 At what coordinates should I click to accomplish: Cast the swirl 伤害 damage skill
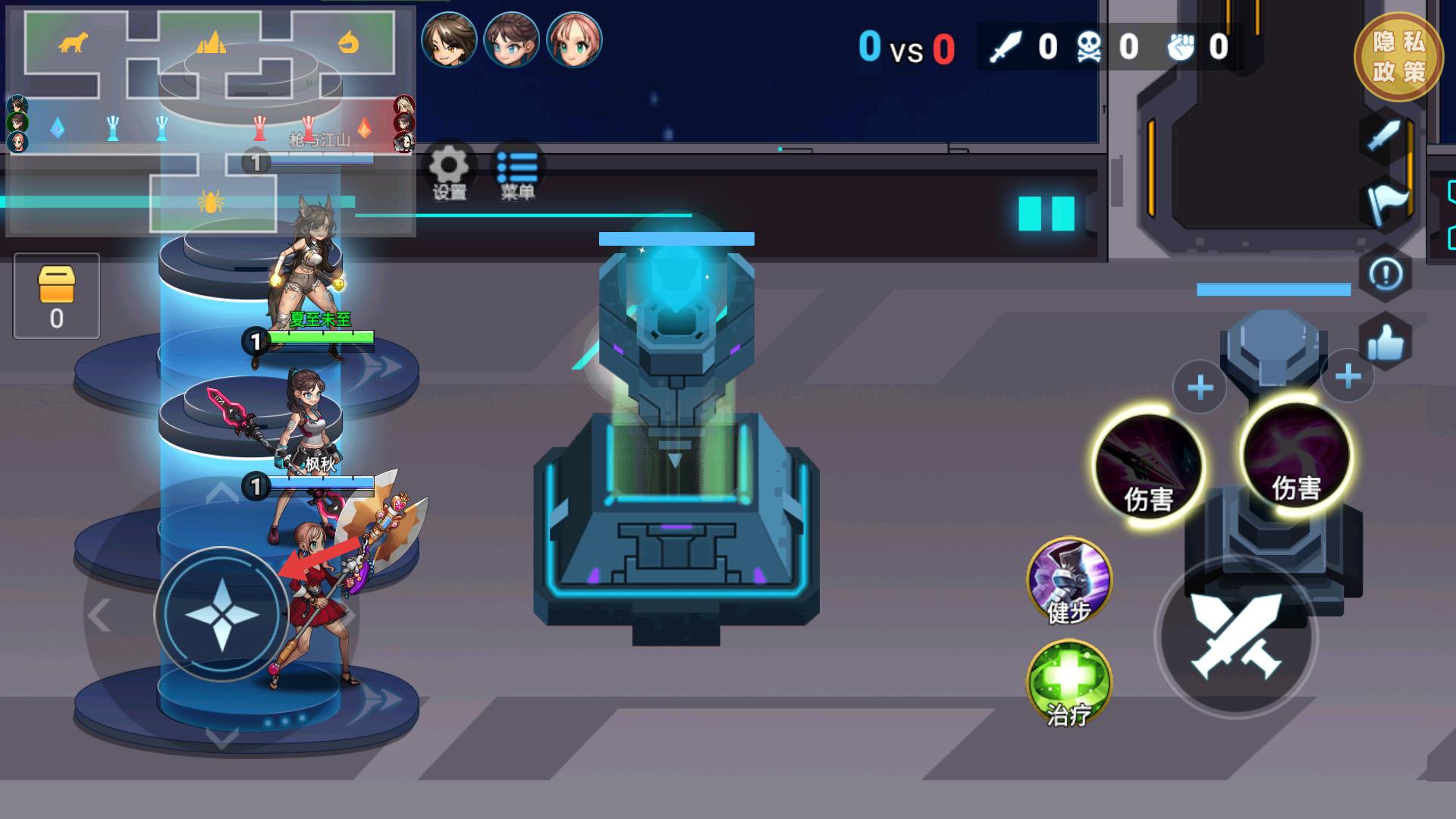(x=1297, y=457)
